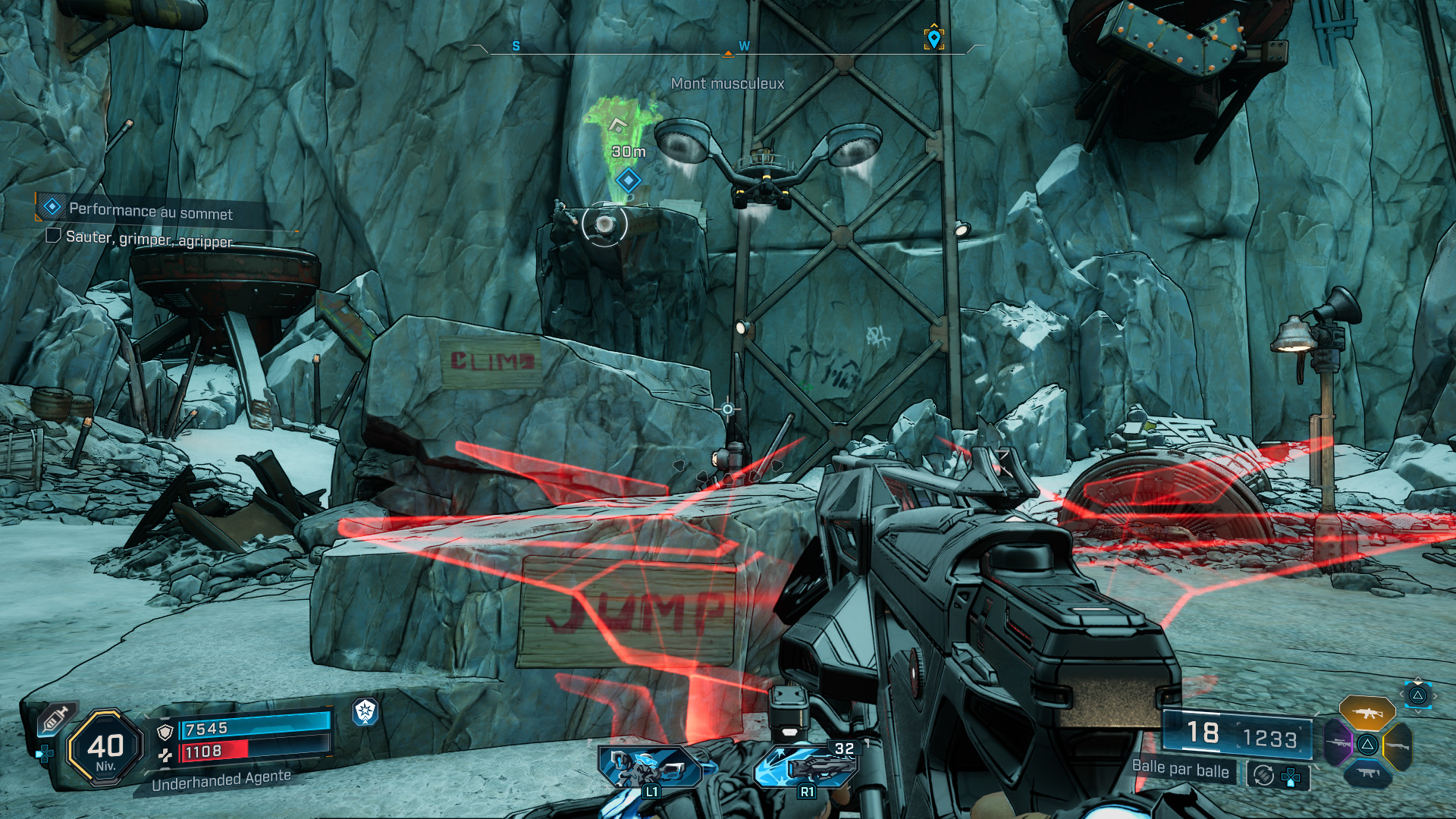Use the ordnance launcher ability icon
Image resolution: width=1456 pixels, height=819 pixels.
[807, 766]
